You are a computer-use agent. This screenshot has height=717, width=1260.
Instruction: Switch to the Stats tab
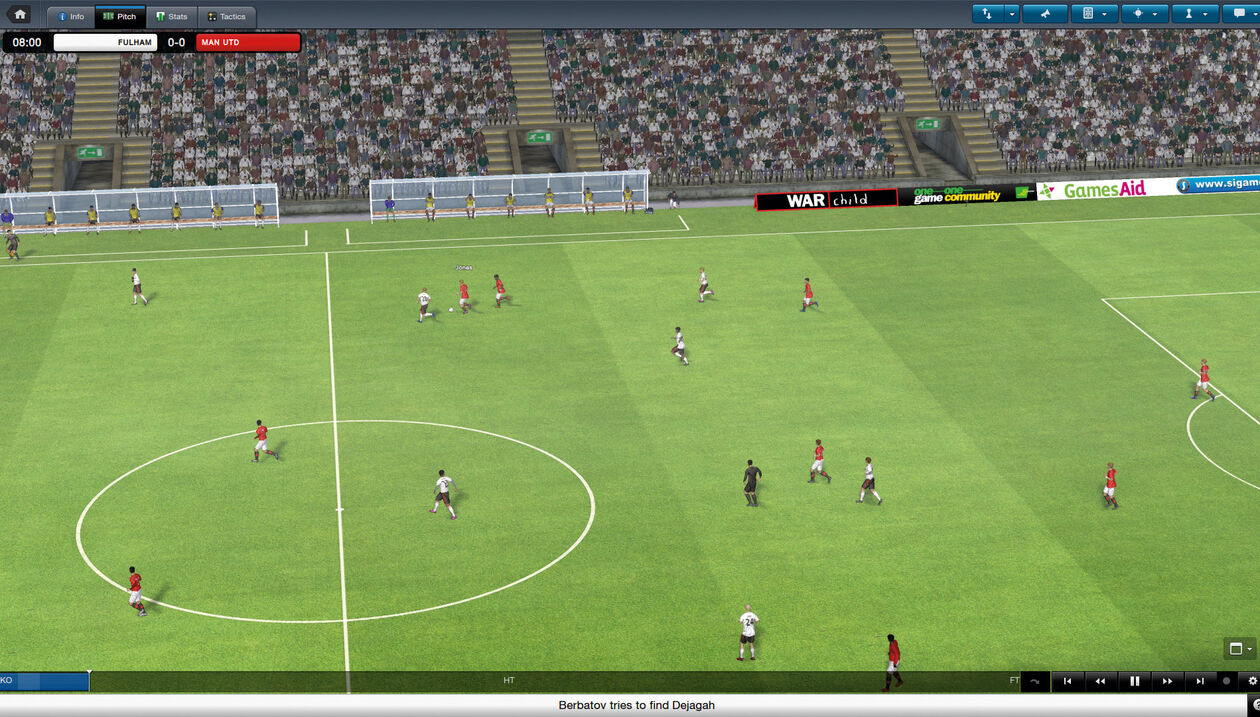pyautogui.click(x=172, y=17)
